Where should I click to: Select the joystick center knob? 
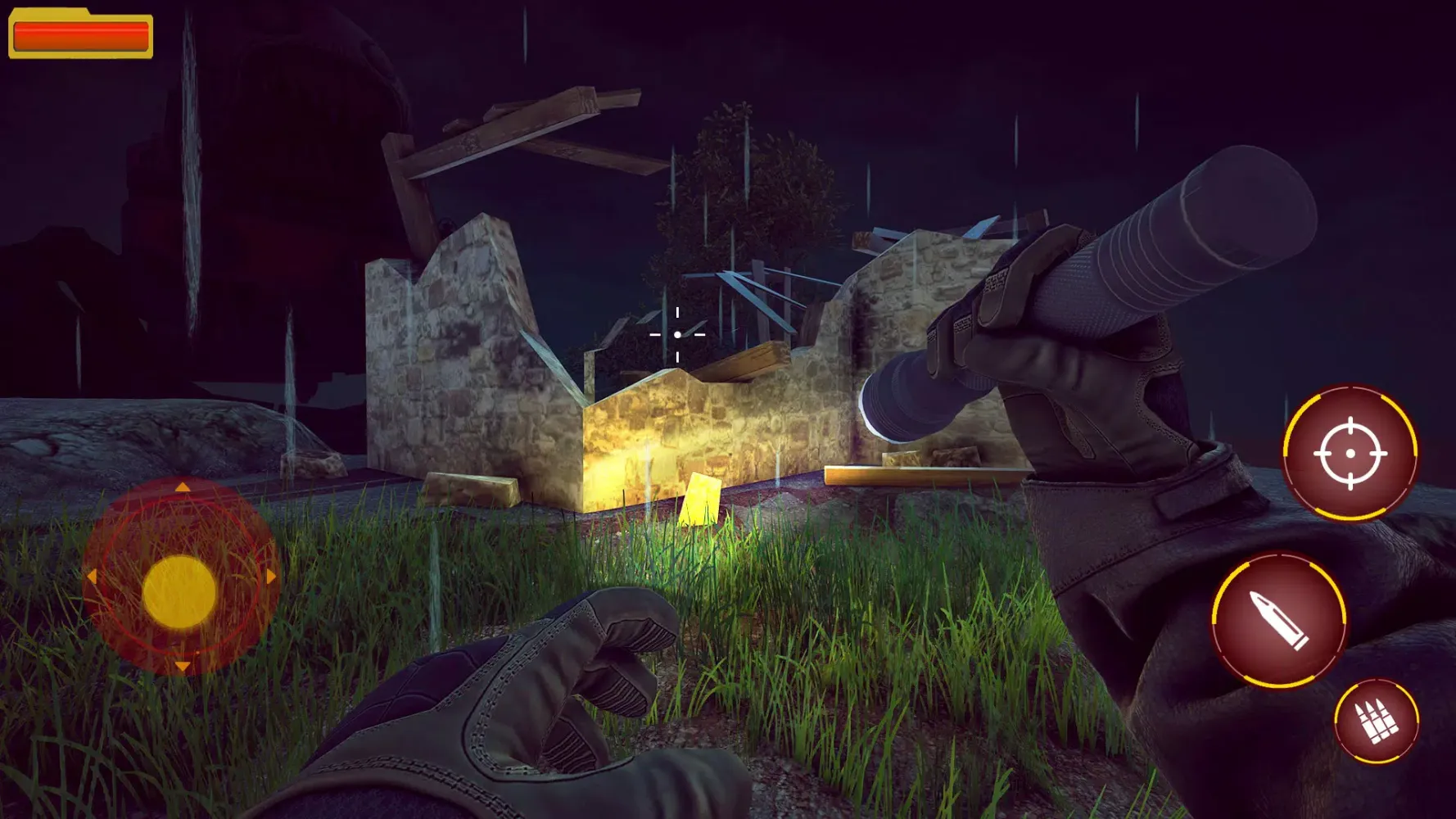180,588
